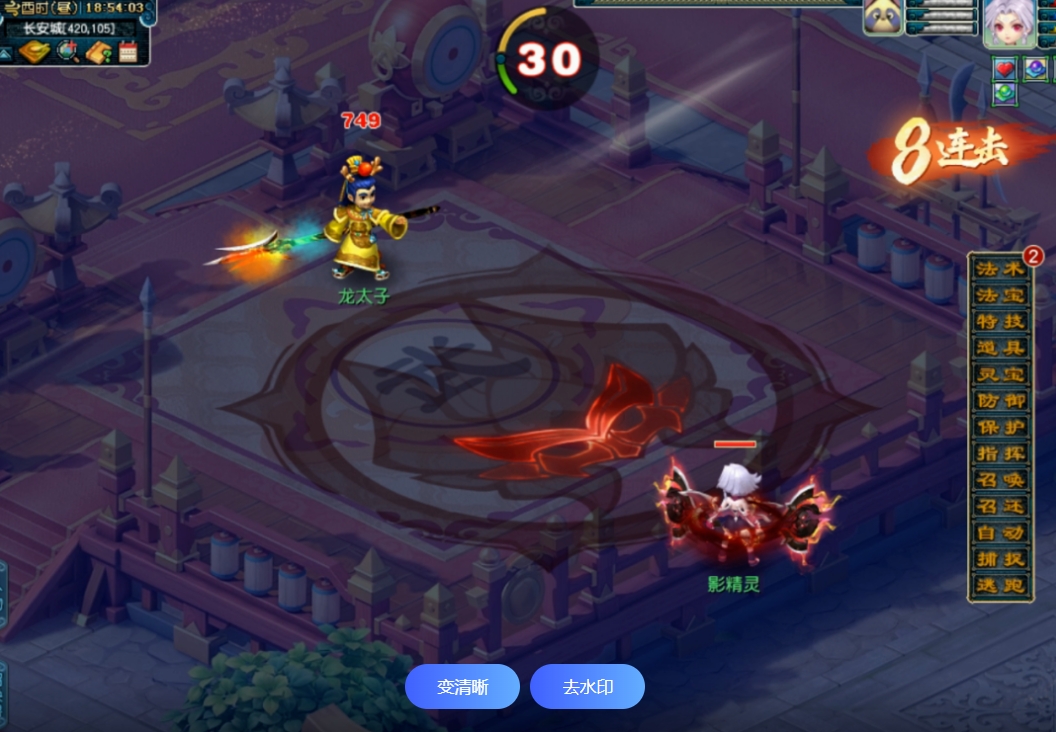1056x732 pixels.
Task: Activate 自动 auto-battle
Action: 1000,532
